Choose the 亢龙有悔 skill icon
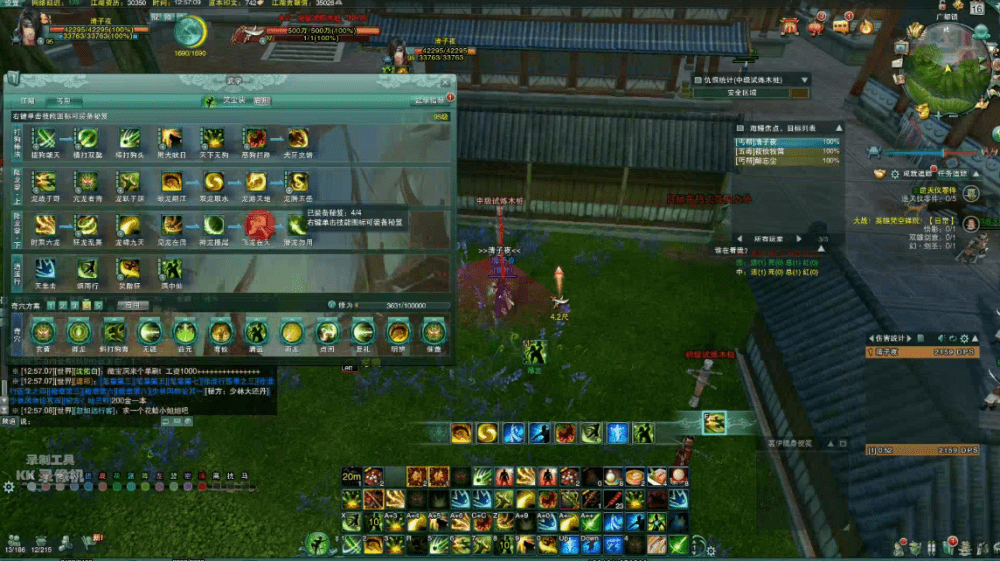This screenshot has height=561, width=1000. 87,181
